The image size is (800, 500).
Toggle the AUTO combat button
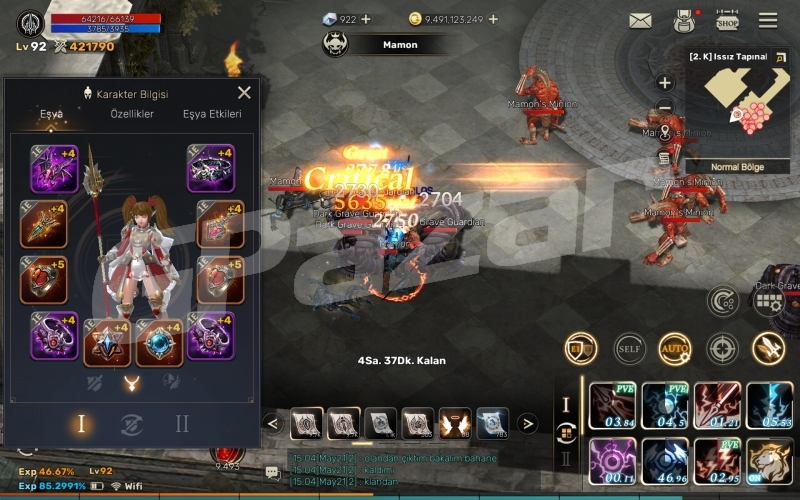coord(674,349)
